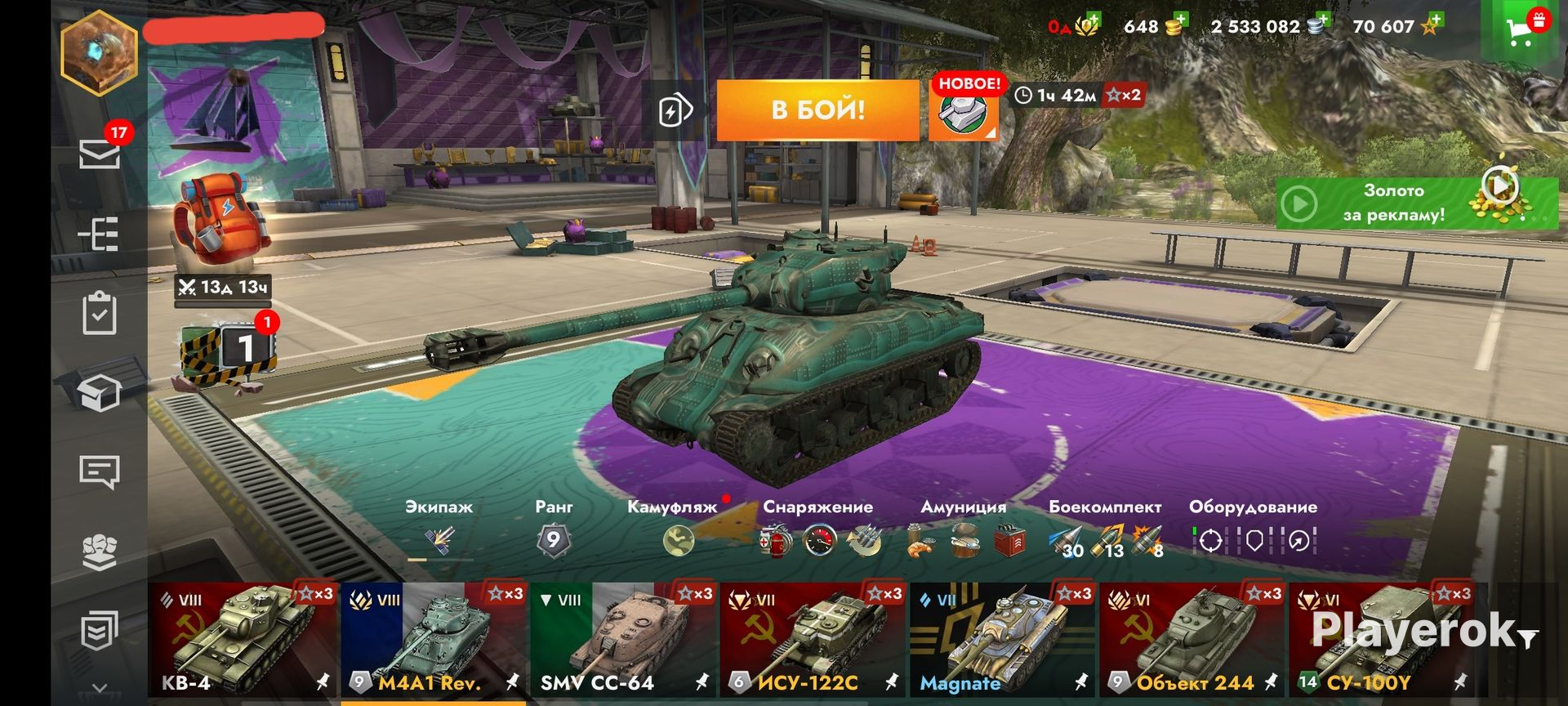
Task: Open the player profile avatar
Action: [99, 53]
